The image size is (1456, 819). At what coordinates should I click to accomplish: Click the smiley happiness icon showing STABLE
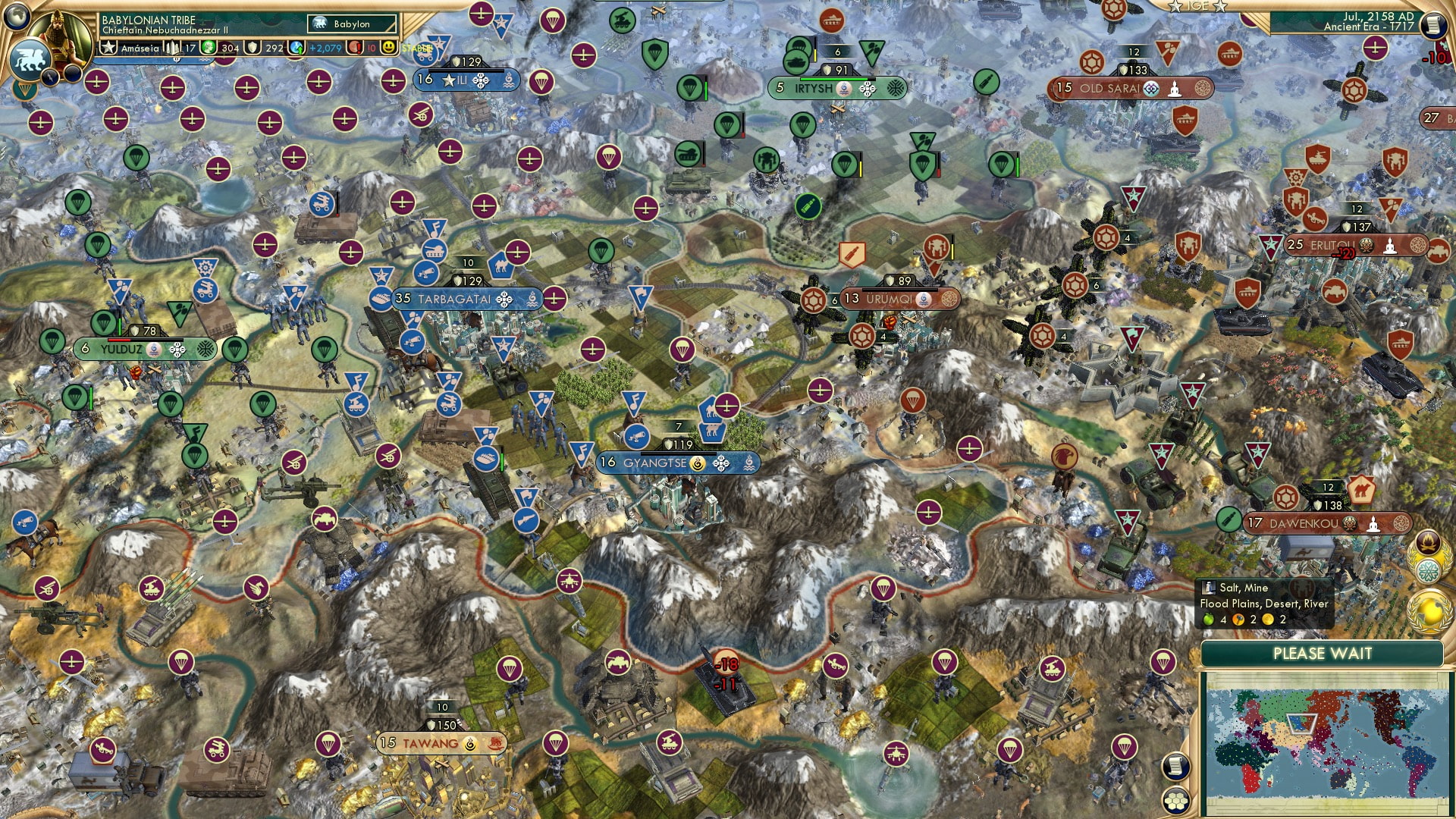click(390, 49)
